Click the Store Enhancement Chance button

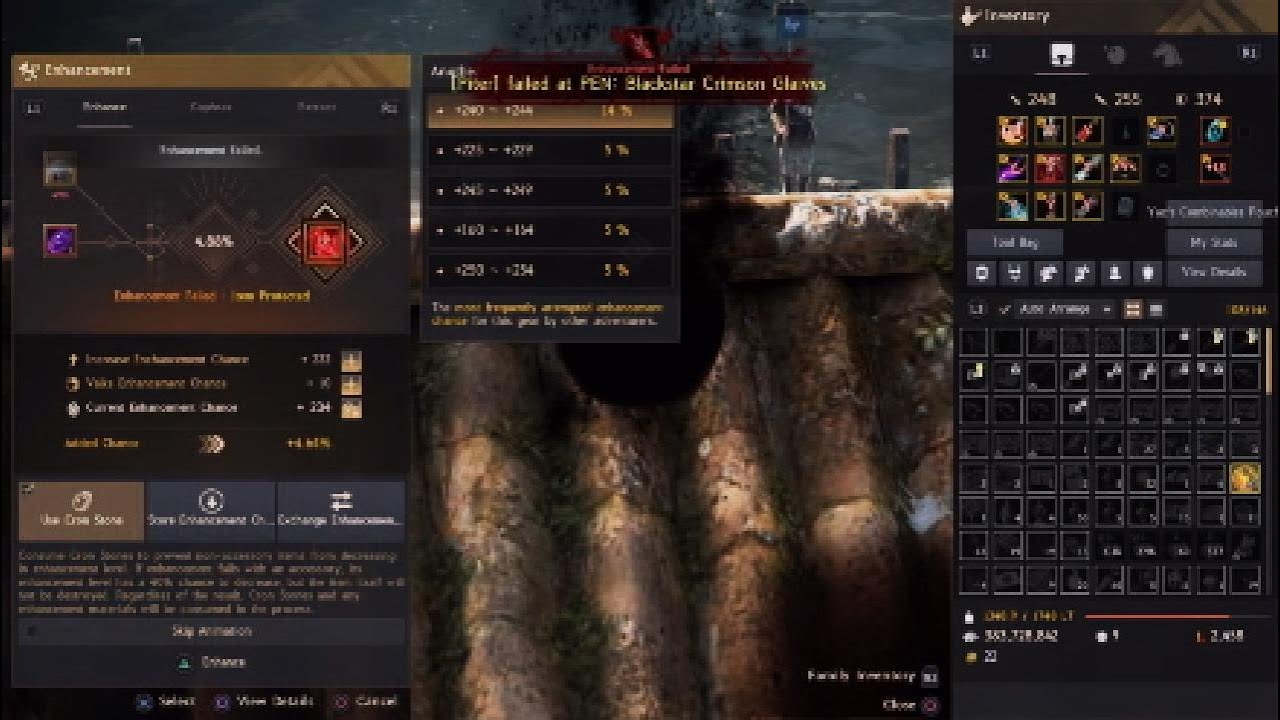click(x=211, y=510)
